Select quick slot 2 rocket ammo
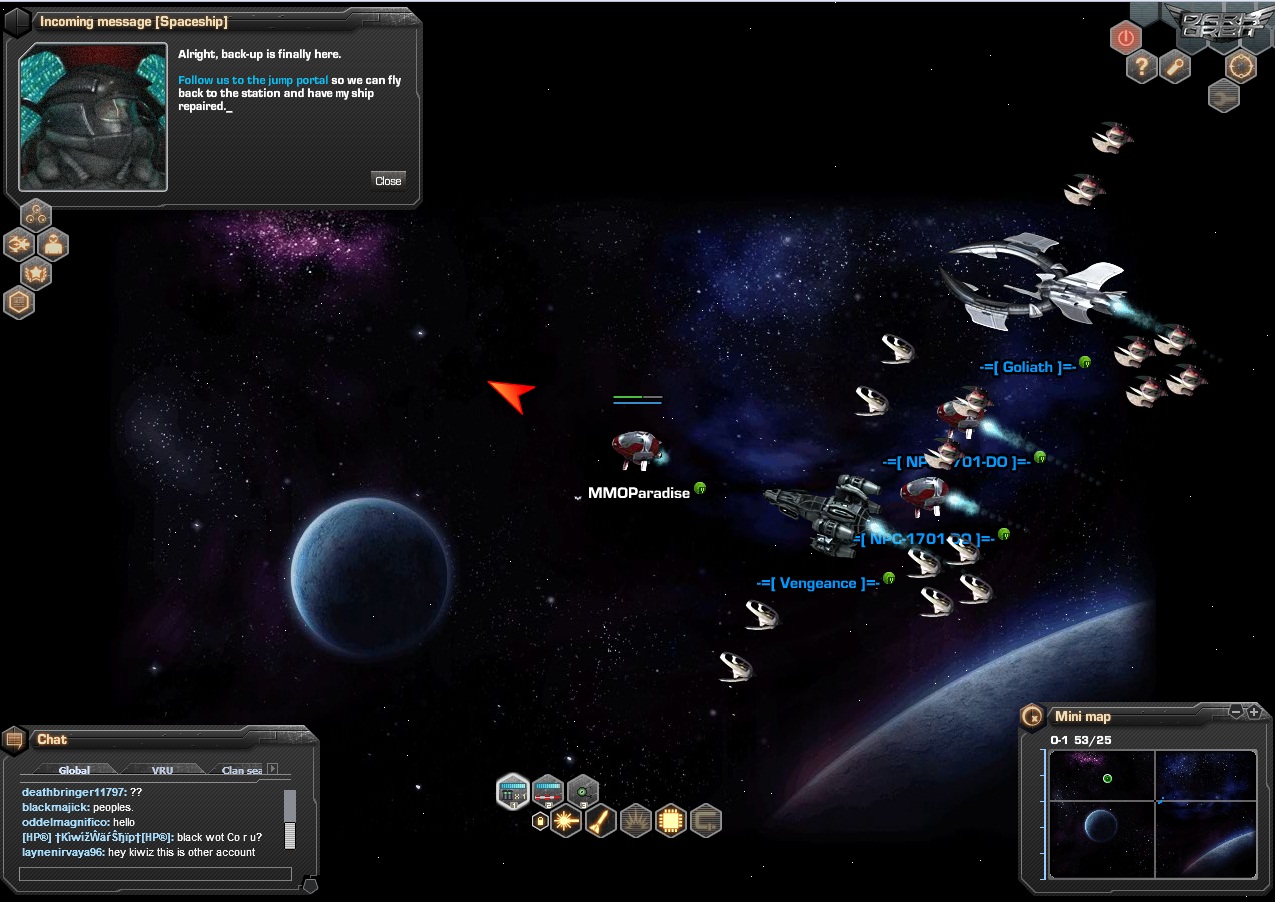The image size is (1275, 902). coord(548,791)
